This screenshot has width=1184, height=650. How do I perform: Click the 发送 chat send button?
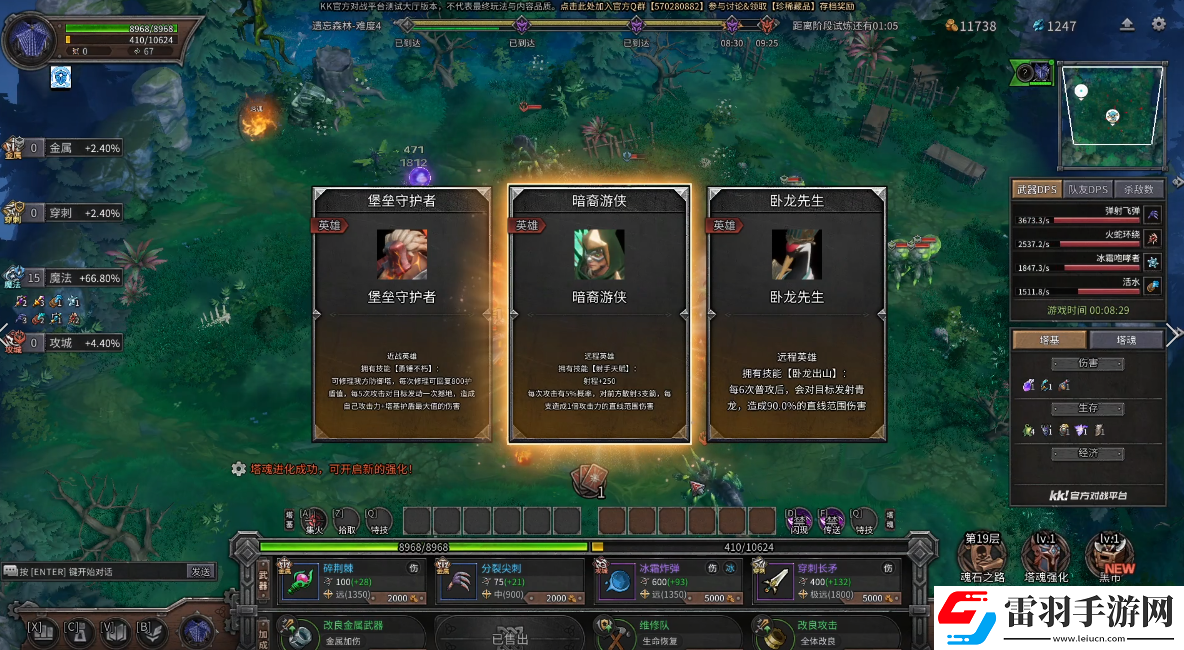click(x=201, y=571)
